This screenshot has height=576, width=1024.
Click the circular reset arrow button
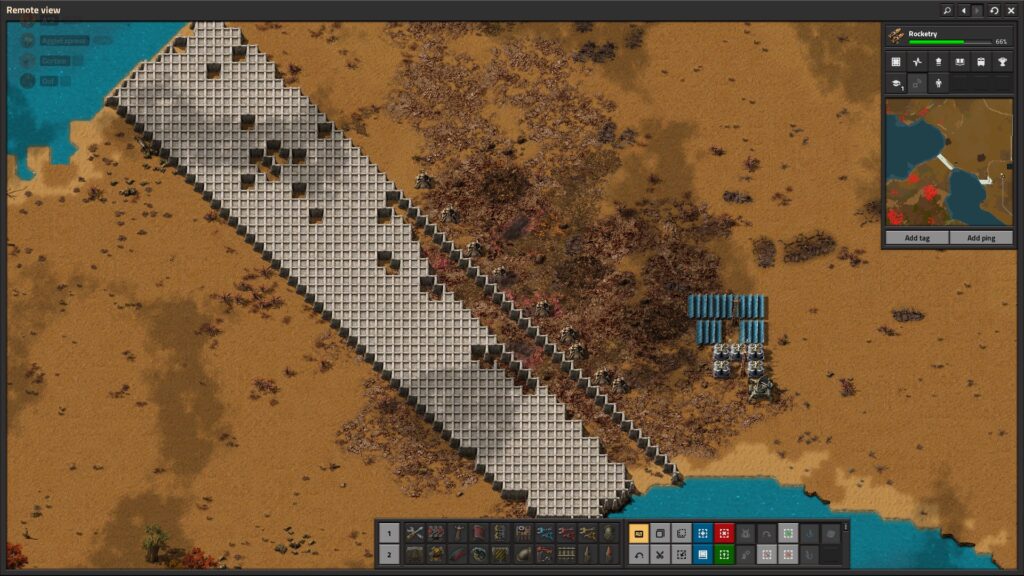tap(994, 10)
